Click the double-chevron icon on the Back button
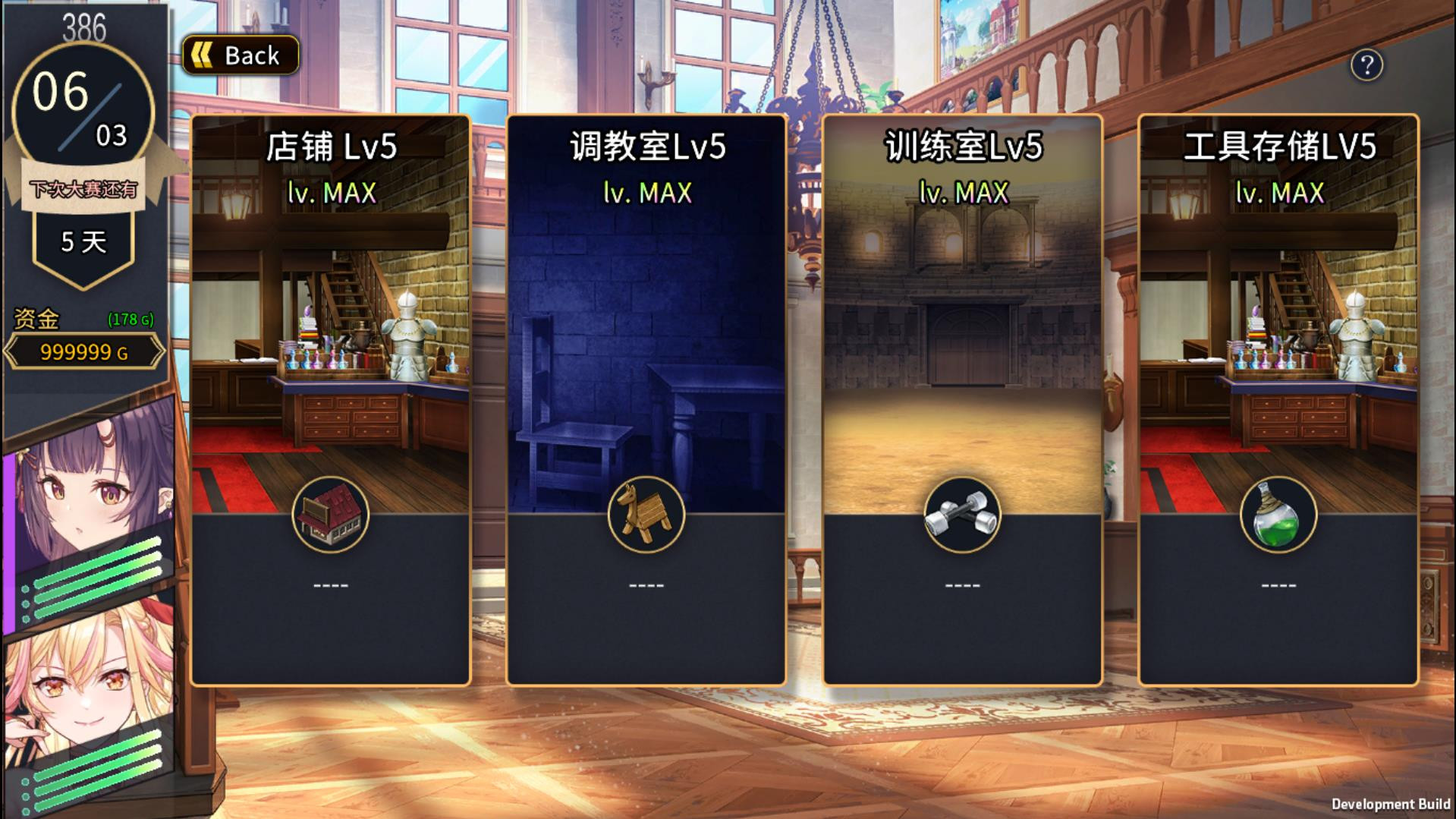The height and width of the screenshot is (819, 1456). [x=203, y=53]
